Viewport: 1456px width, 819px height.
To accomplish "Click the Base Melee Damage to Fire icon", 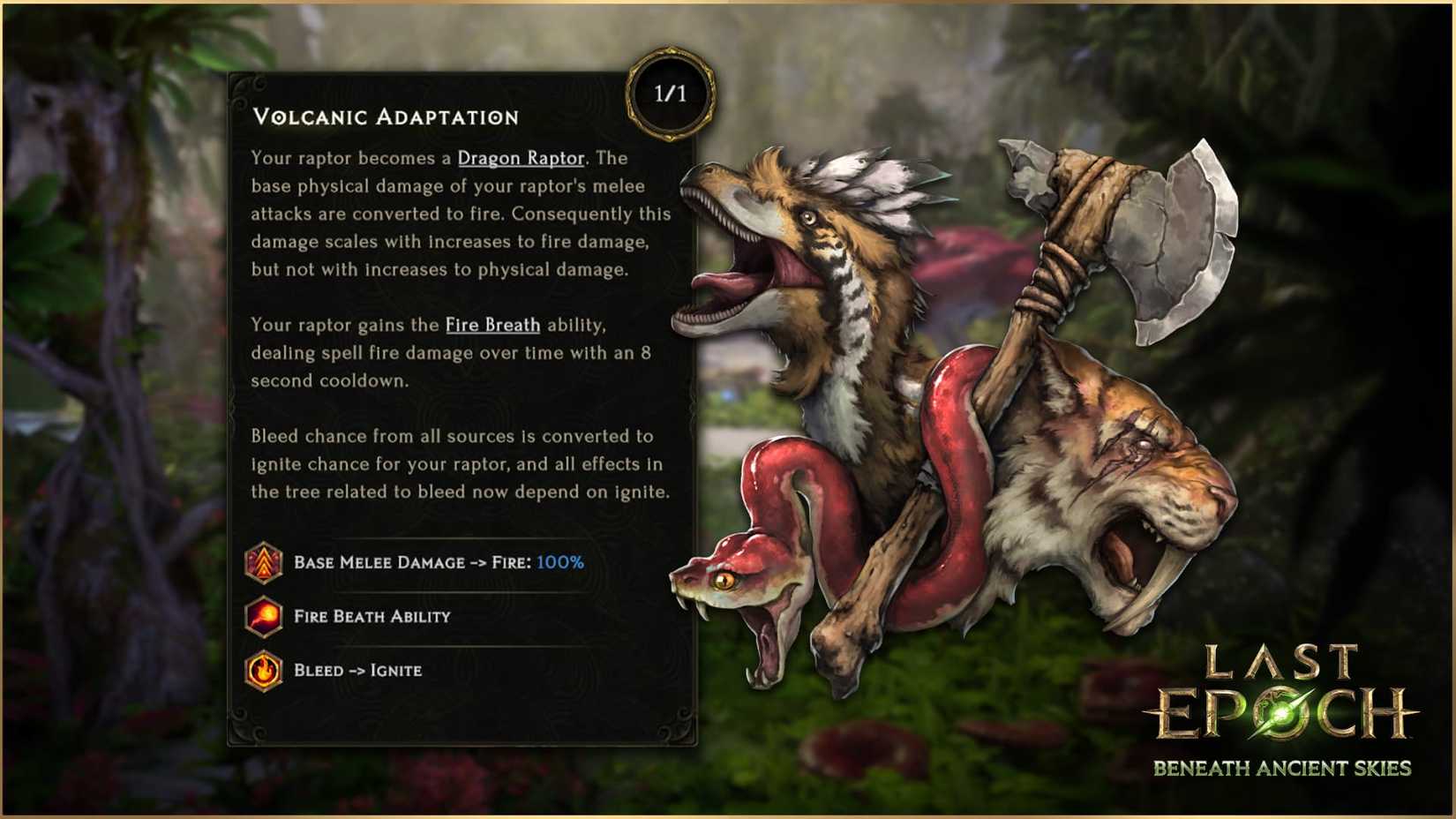I will (263, 562).
